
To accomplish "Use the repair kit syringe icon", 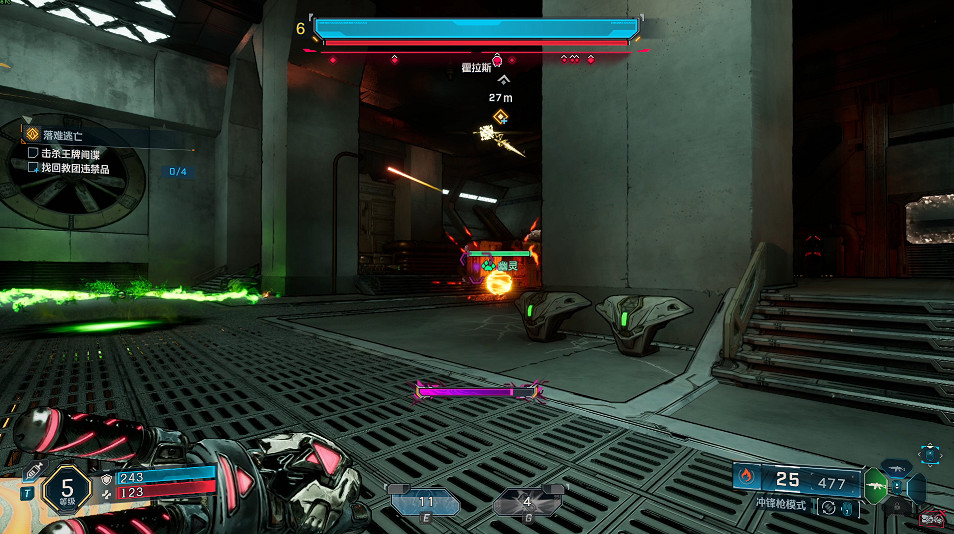I will click(31, 471).
